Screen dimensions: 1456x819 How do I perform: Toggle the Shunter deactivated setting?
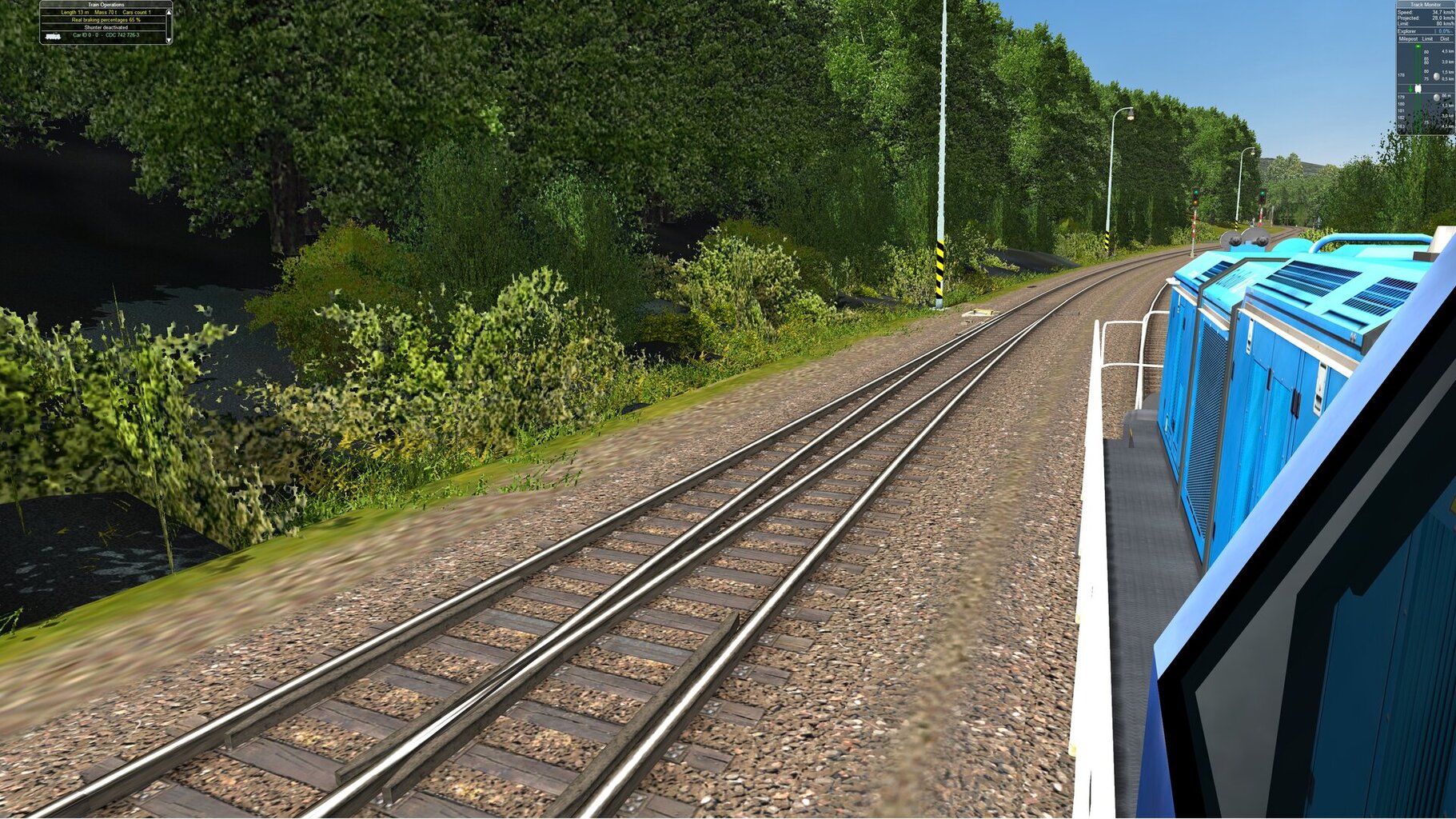tap(106, 27)
